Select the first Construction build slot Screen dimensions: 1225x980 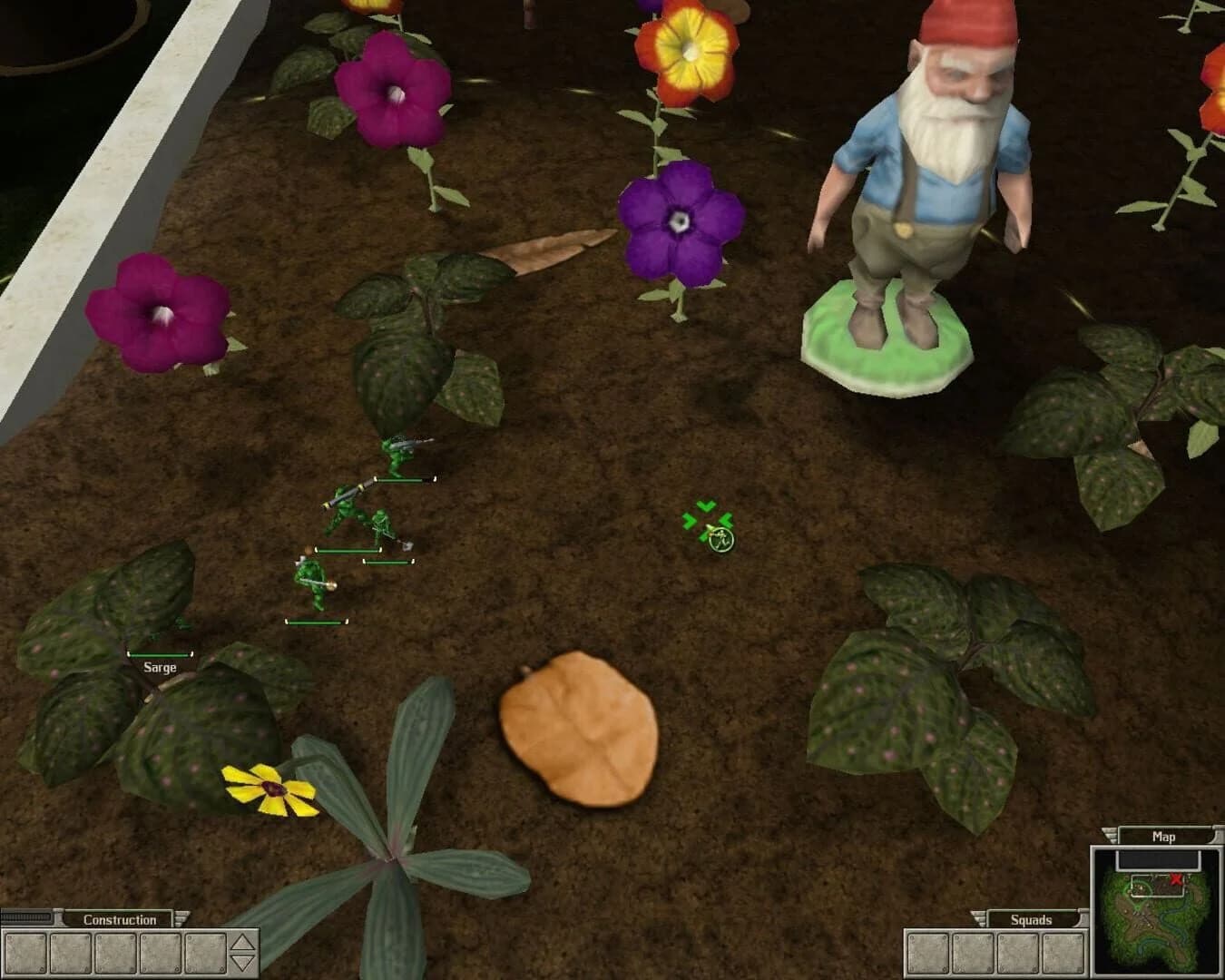coord(24,953)
